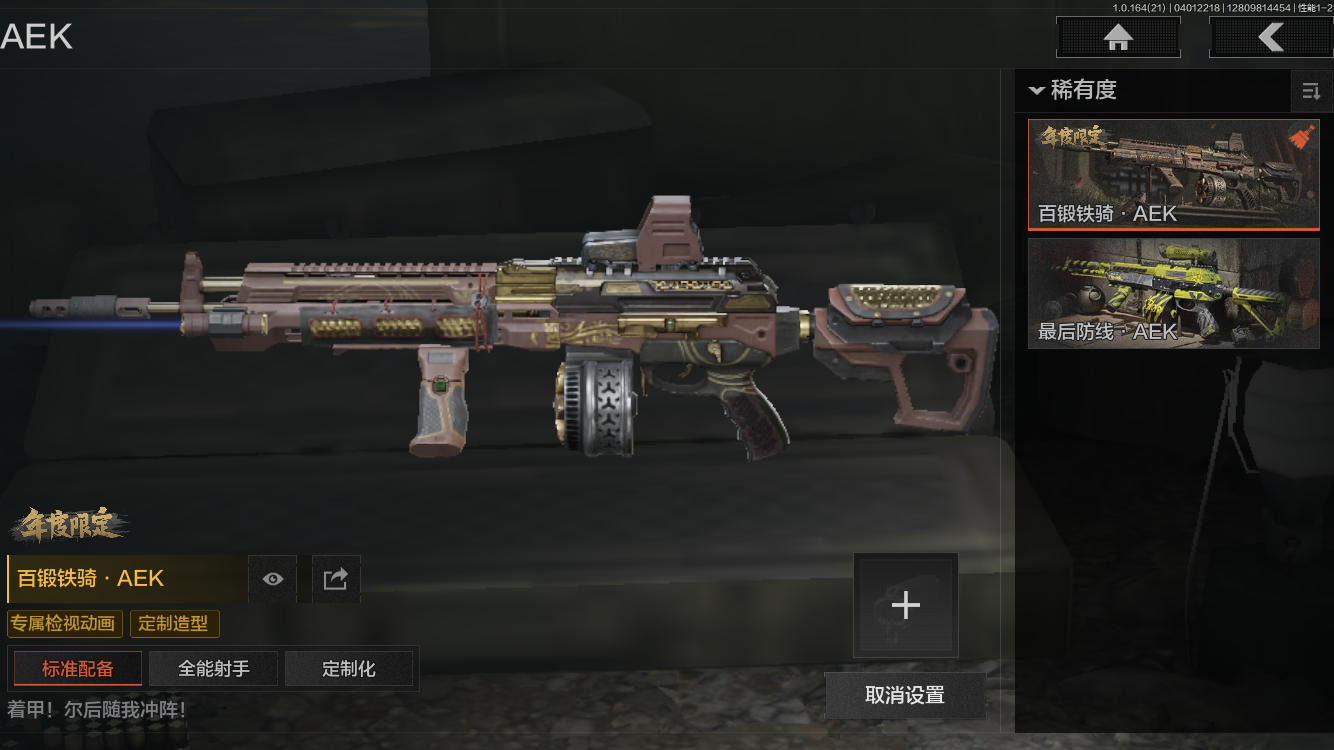Choose the 最后防线 · AEK skin thumbnail
The height and width of the screenshot is (750, 1334).
coord(1173,293)
